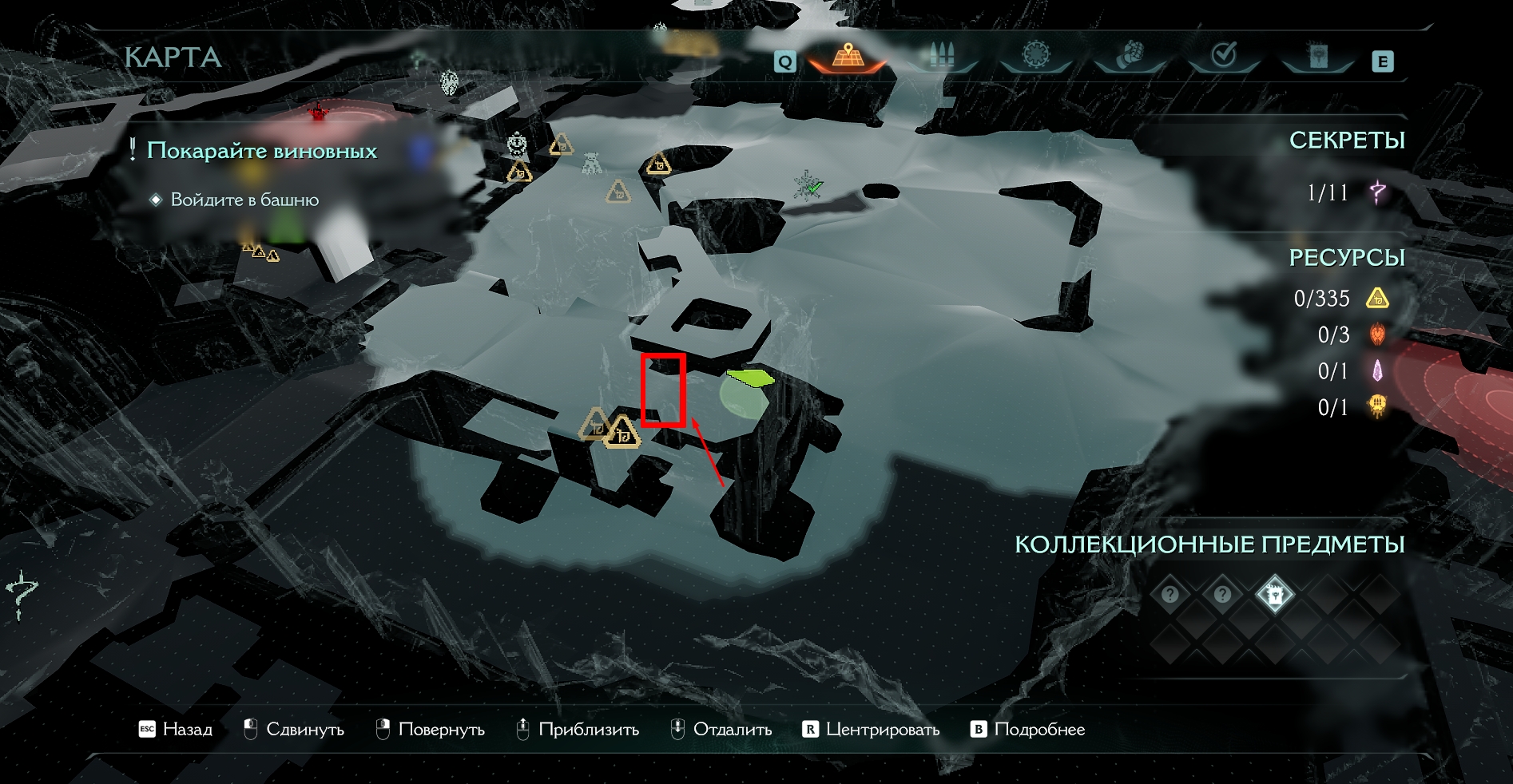Select the toy figurine marker on the map

click(591, 164)
